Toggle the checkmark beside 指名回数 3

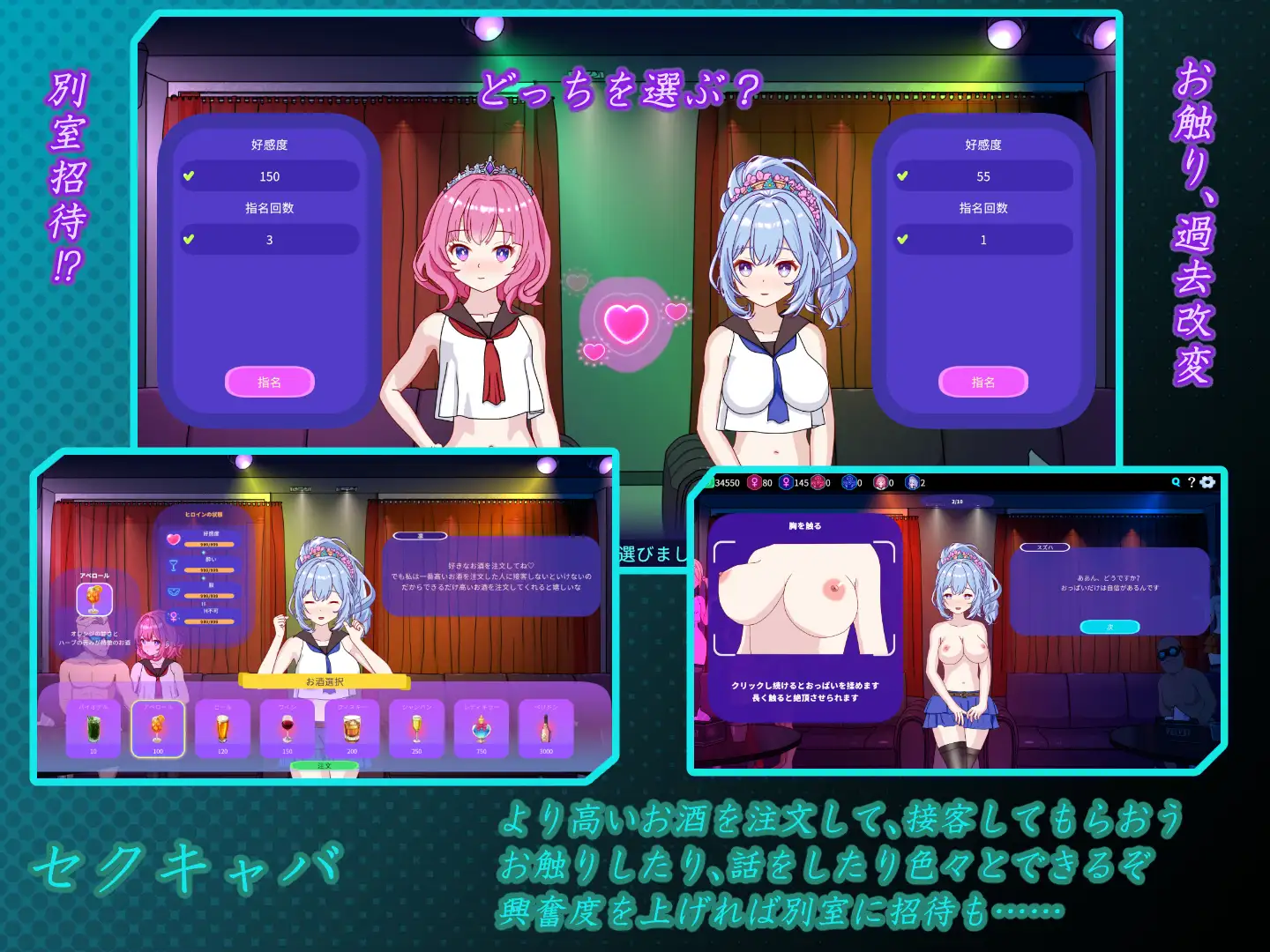[x=188, y=239]
